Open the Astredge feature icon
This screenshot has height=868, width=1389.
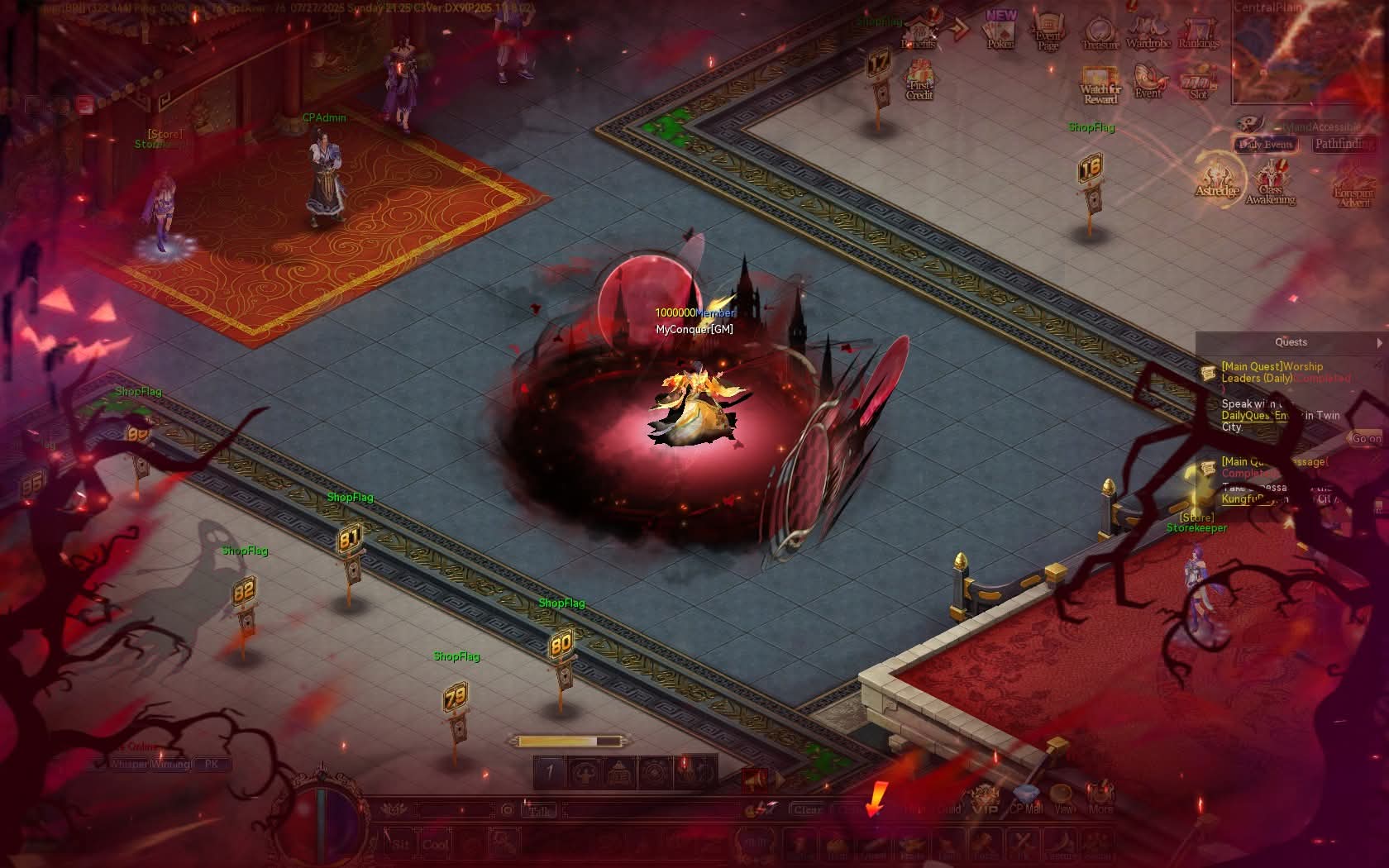point(1217,179)
